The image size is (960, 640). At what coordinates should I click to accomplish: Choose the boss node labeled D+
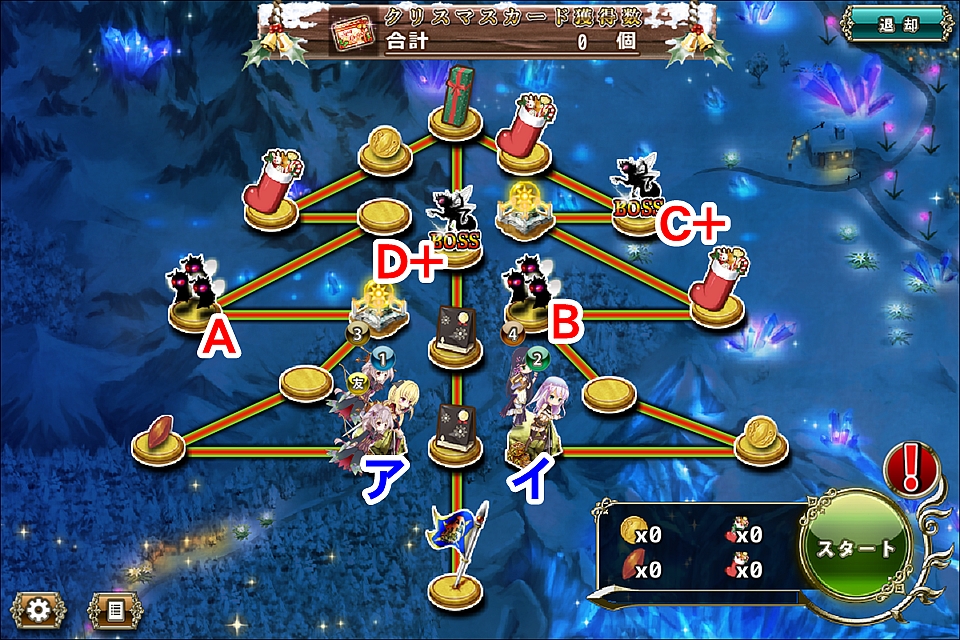(455, 228)
